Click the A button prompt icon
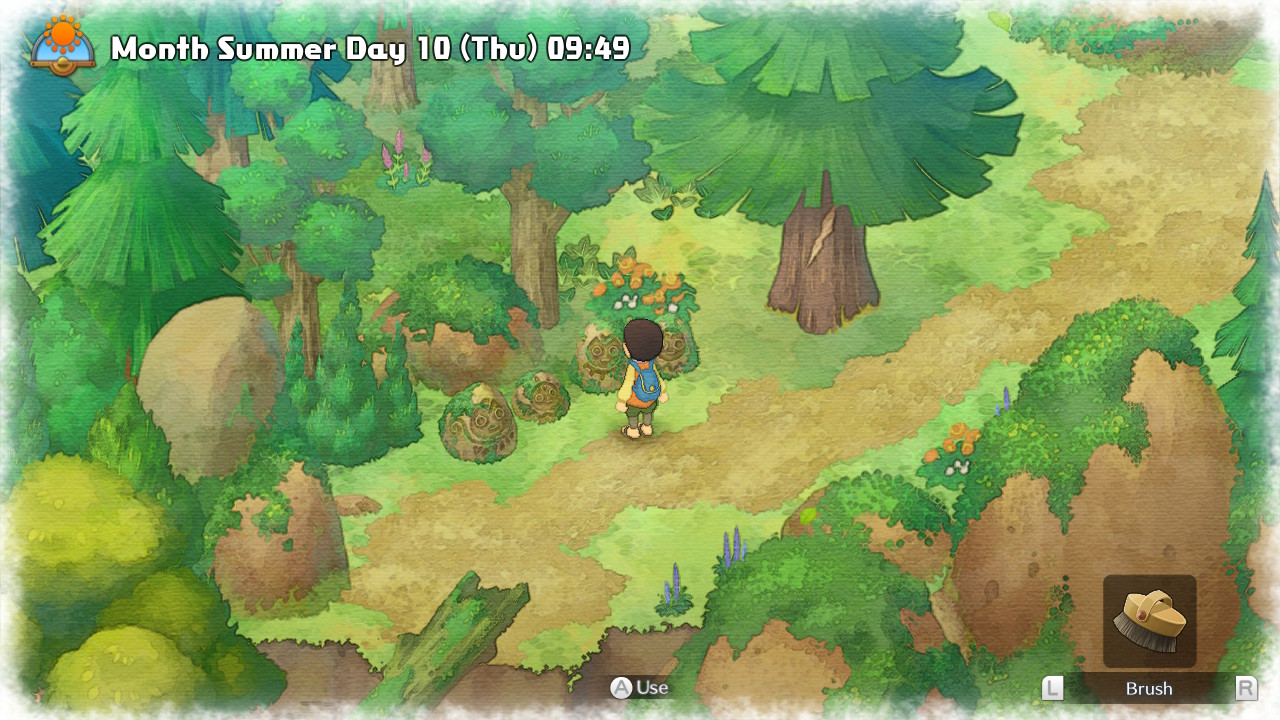The width and height of the screenshot is (1280, 720). tap(622, 688)
